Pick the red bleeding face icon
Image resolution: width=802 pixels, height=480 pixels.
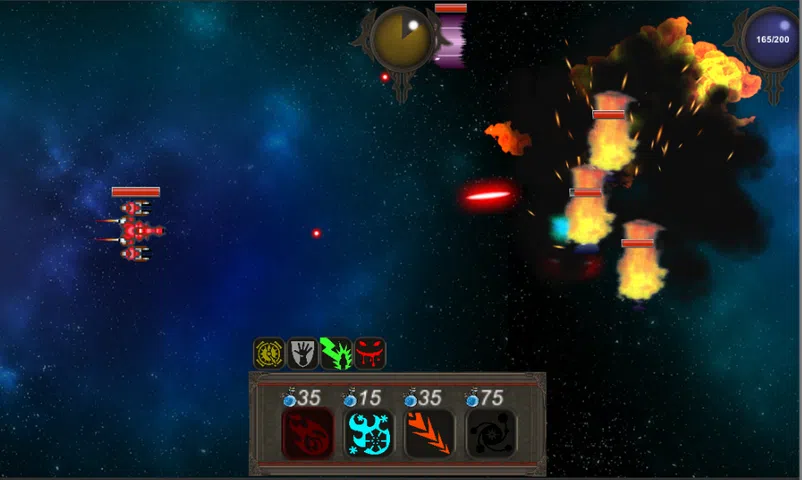pyautogui.click(x=370, y=353)
